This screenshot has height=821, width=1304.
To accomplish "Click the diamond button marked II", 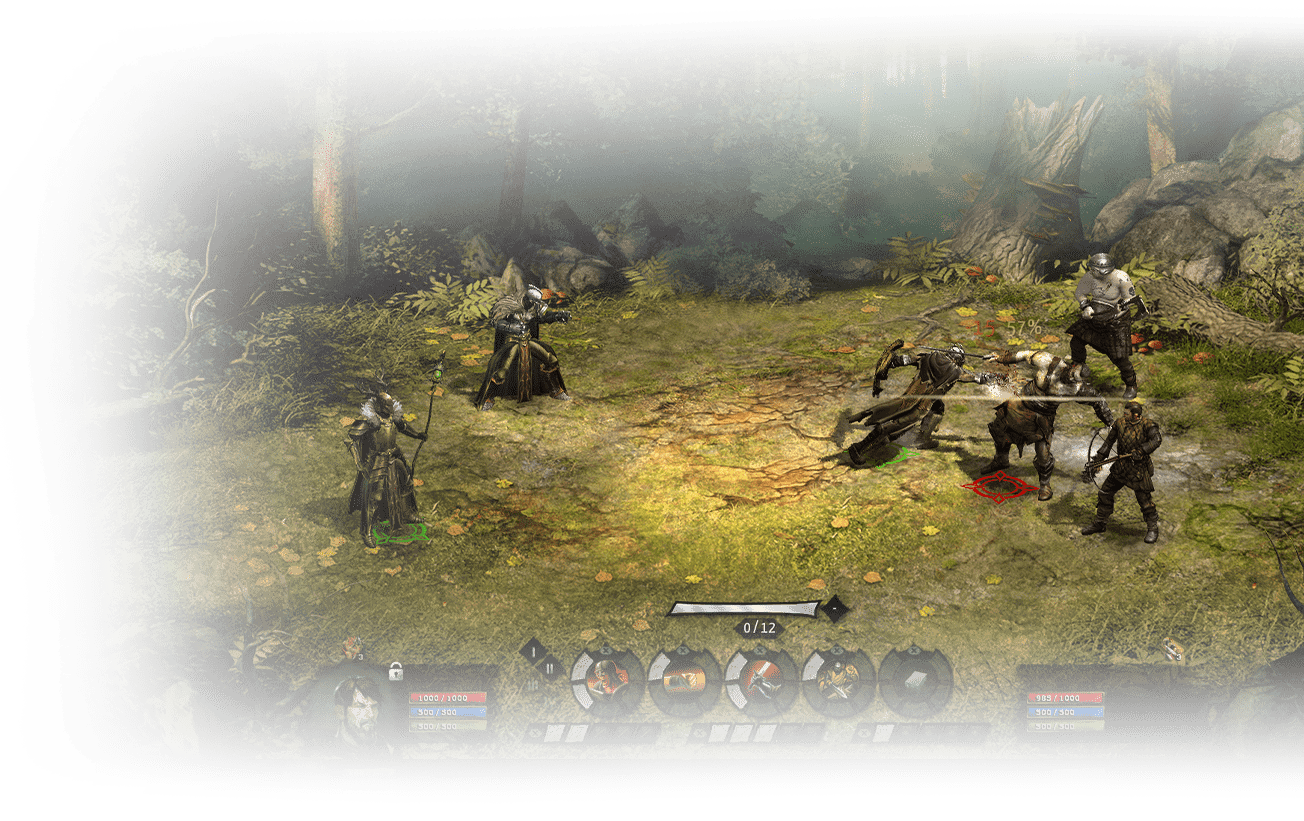I will [x=549, y=668].
